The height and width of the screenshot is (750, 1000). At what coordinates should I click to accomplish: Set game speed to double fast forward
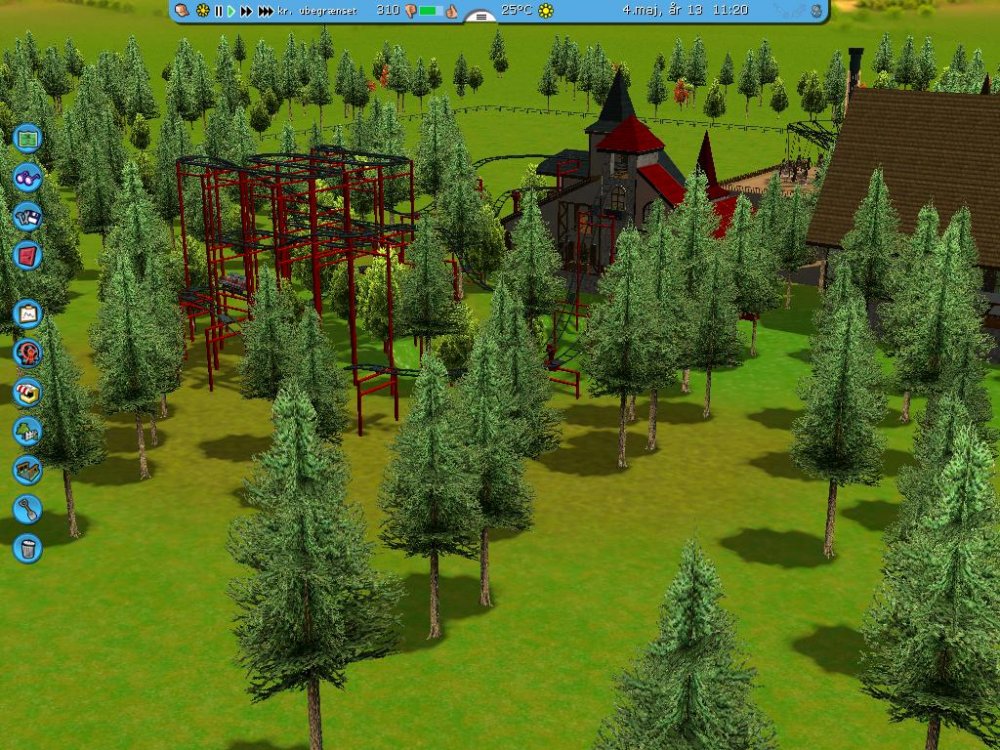246,11
